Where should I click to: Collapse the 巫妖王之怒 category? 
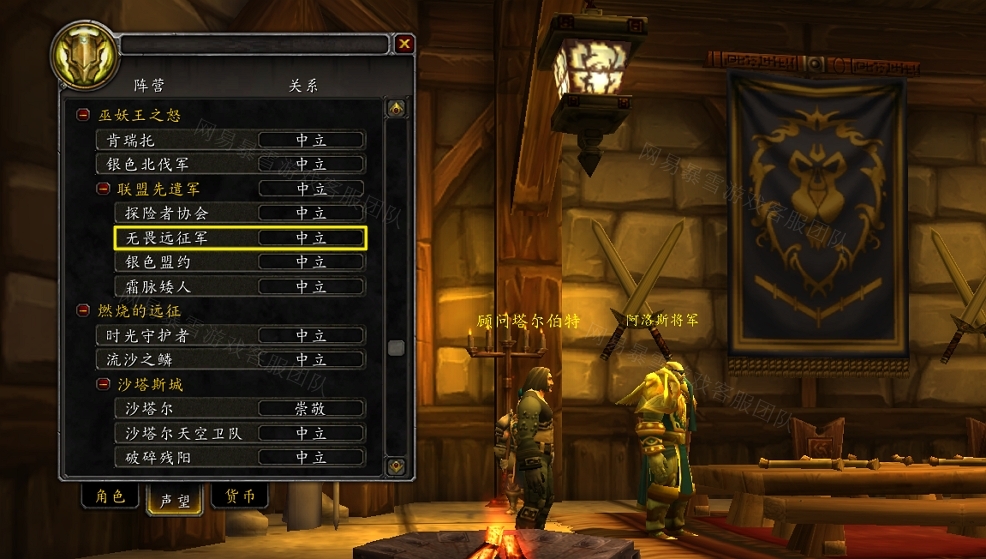pos(83,116)
